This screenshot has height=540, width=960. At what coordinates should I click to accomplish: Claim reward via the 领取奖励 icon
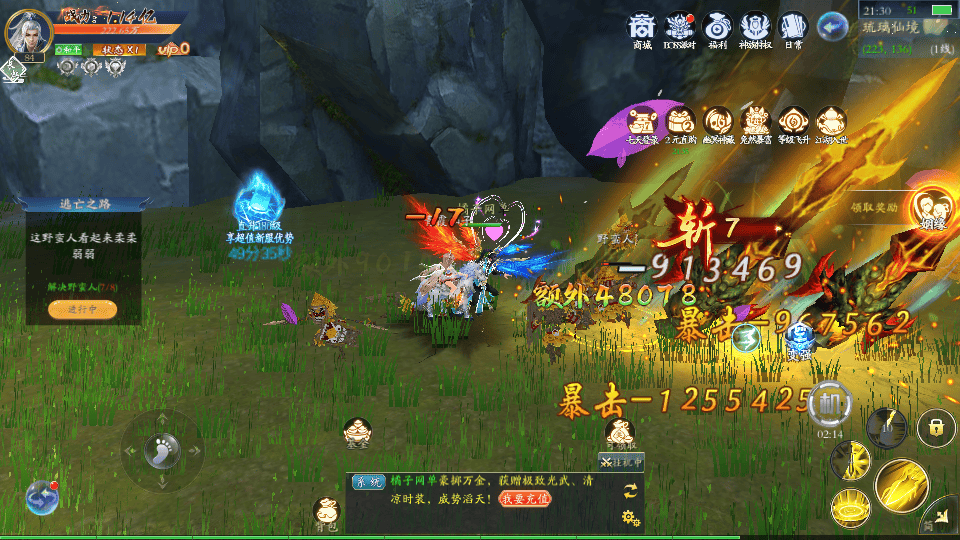click(930, 208)
